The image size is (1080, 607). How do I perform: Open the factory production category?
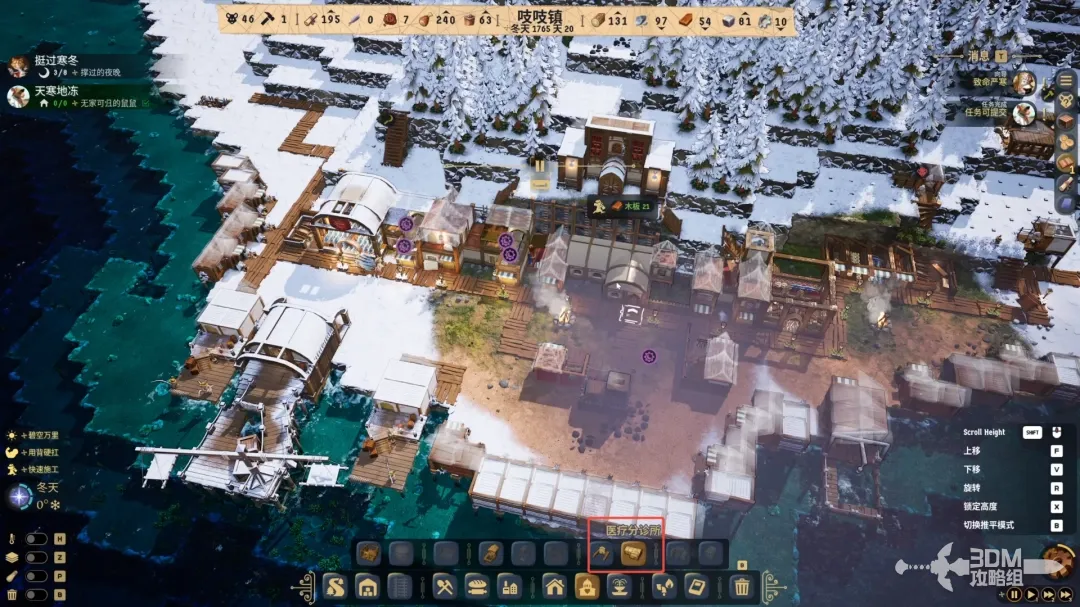pos(510,586)
